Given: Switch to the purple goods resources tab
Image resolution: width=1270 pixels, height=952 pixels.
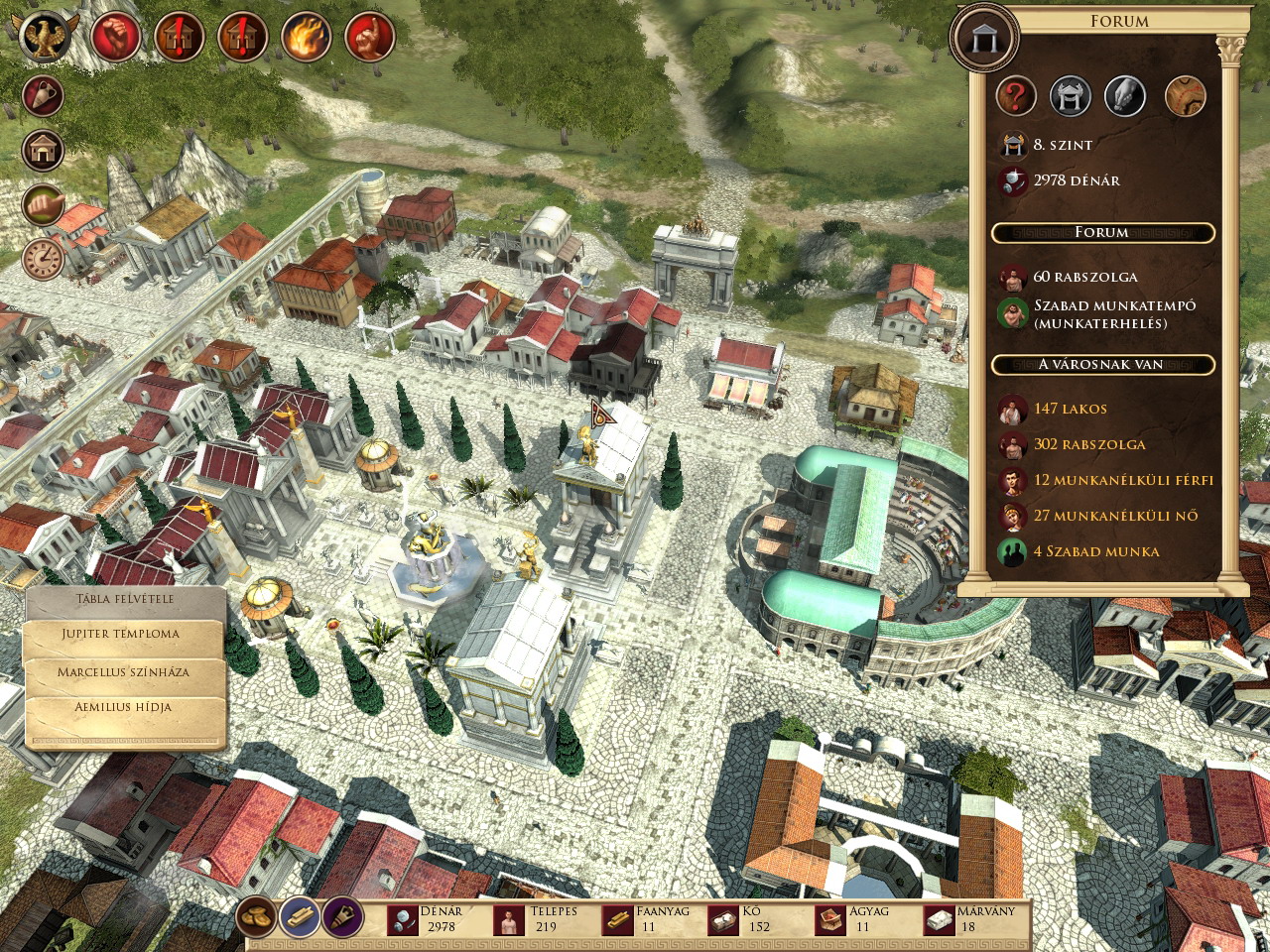Looking at the screenshot, I should tap(342, 917).
